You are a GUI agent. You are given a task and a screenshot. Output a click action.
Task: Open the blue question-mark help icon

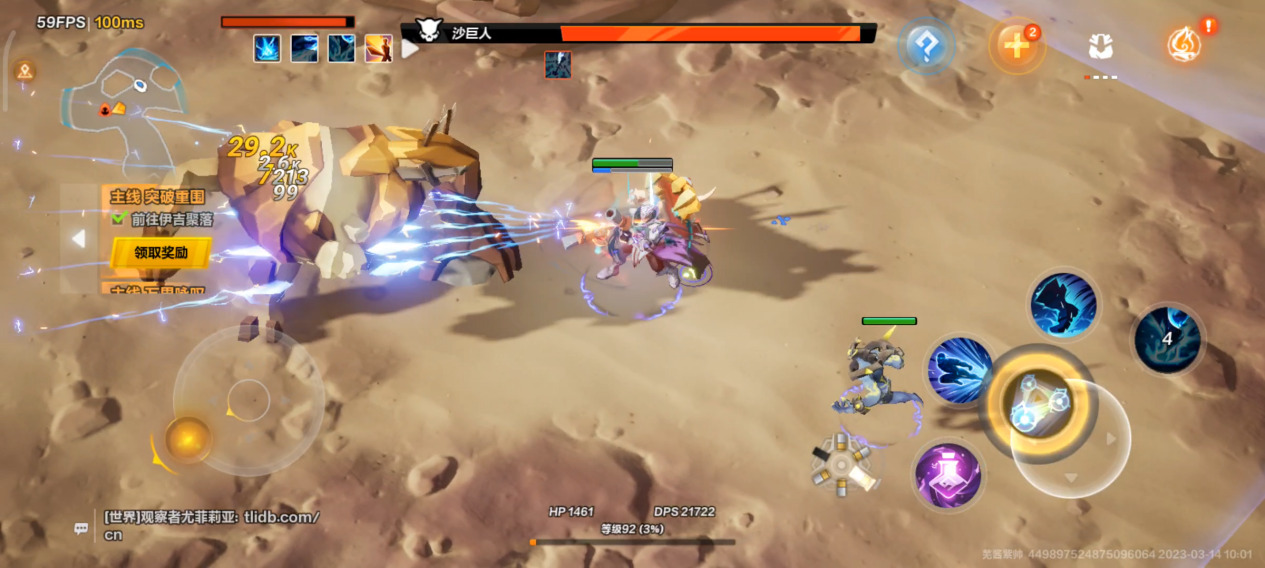tap(927, 46)
